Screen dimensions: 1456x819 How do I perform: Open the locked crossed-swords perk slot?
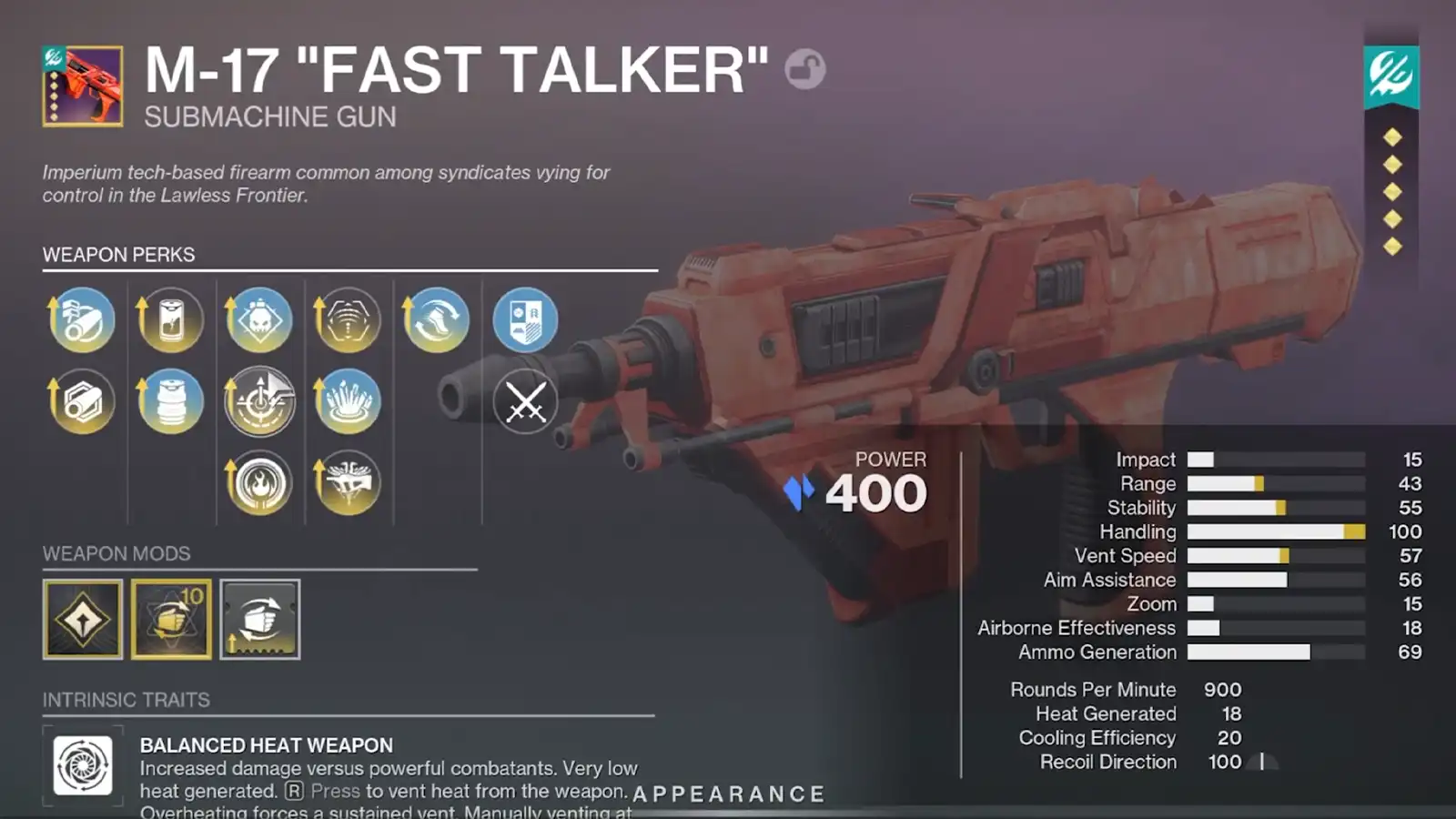[x=525, y=400]
